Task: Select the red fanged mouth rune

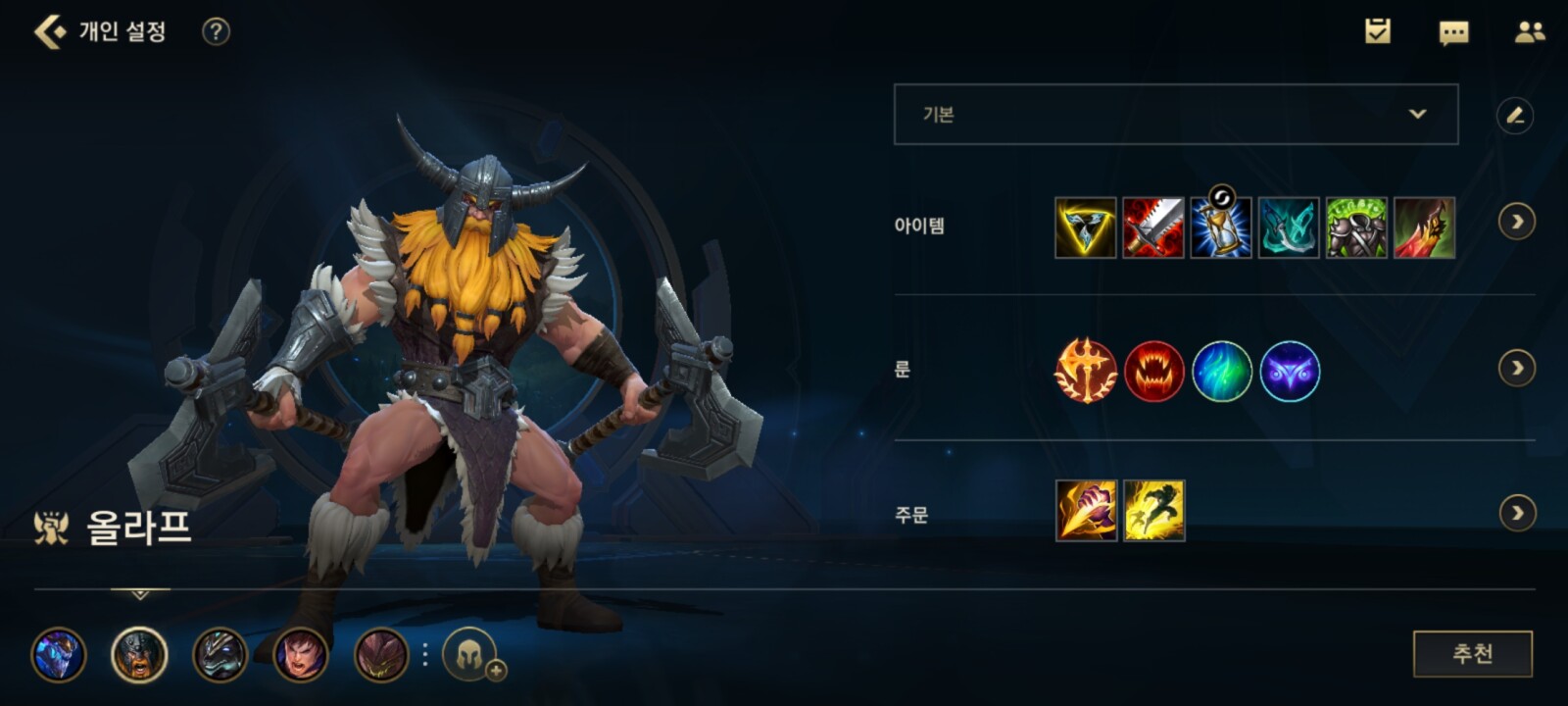Action: pos(1153,372)
